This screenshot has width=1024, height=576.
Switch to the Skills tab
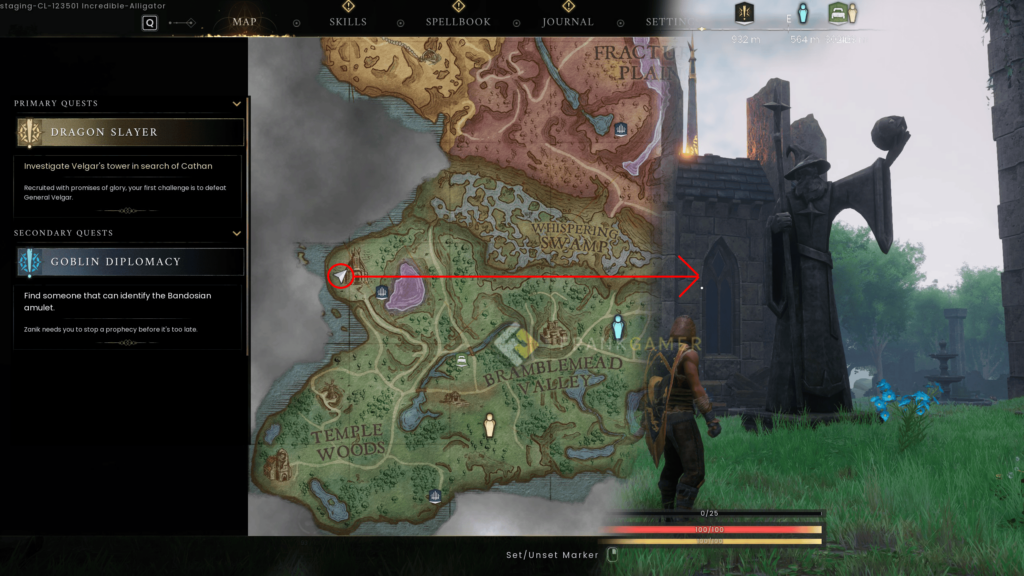pos(348,21)
